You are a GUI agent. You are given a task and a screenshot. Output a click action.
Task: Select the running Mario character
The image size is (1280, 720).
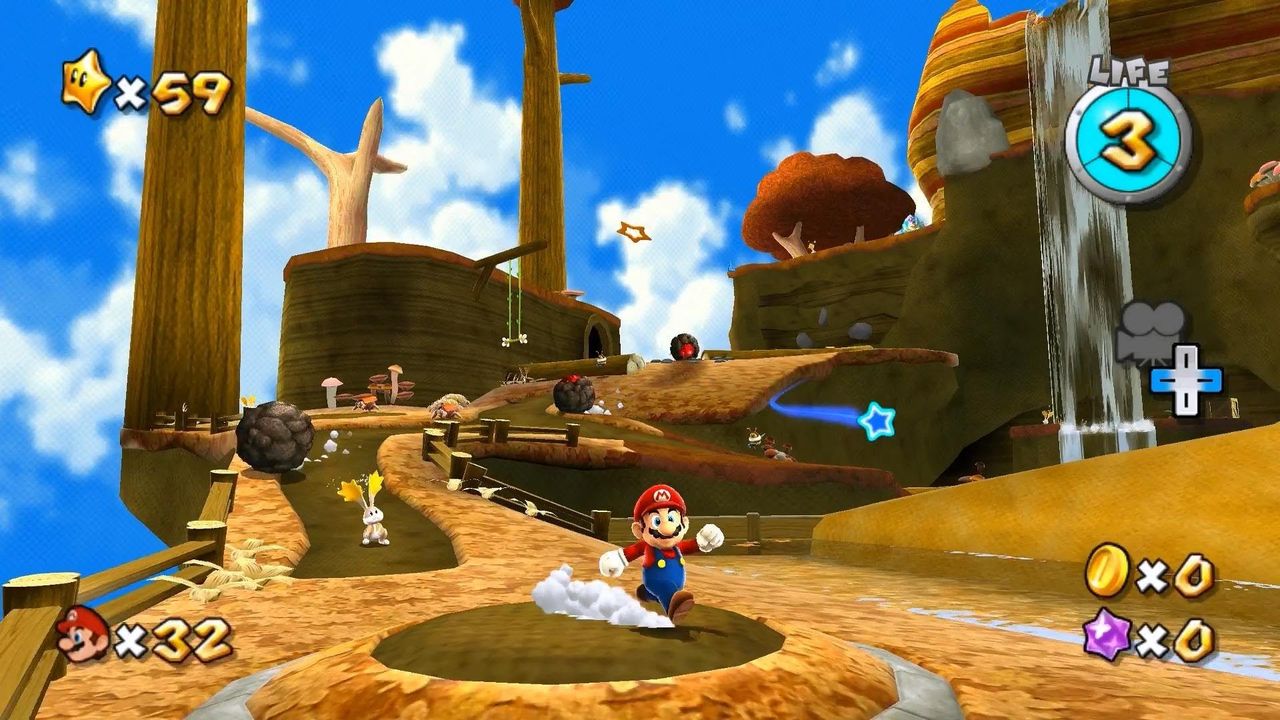[664, 557]
